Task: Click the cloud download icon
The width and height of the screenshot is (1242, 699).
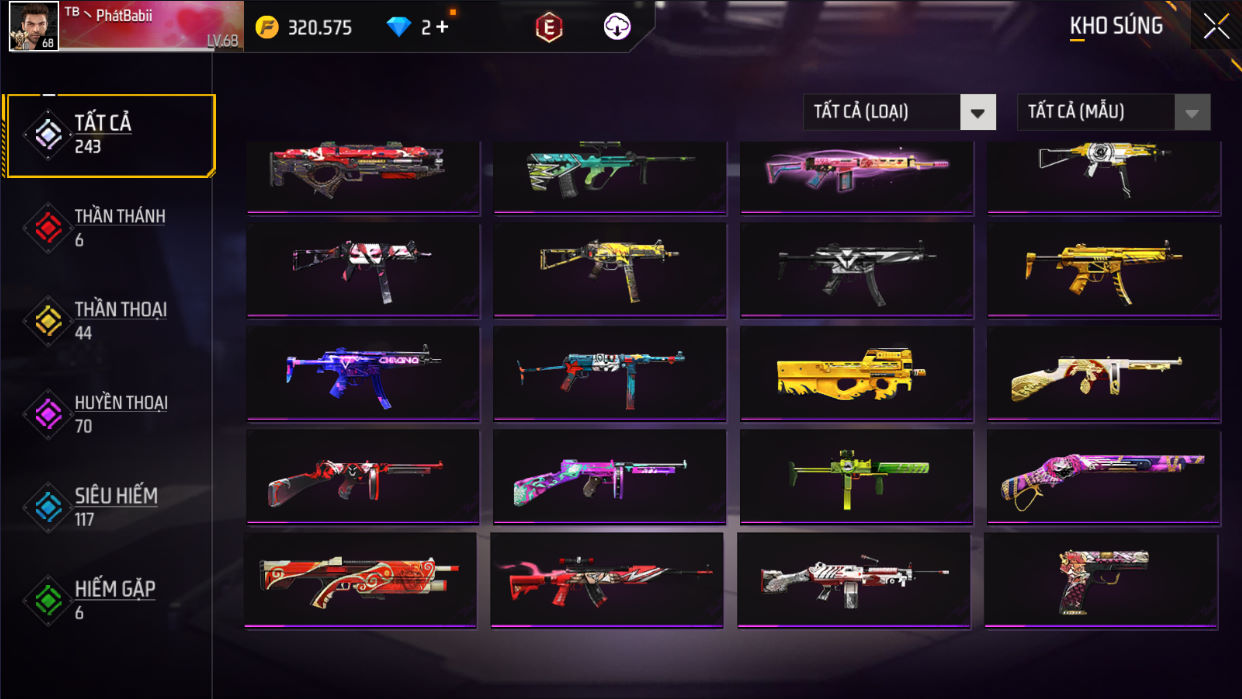Action: pos(617,27)
